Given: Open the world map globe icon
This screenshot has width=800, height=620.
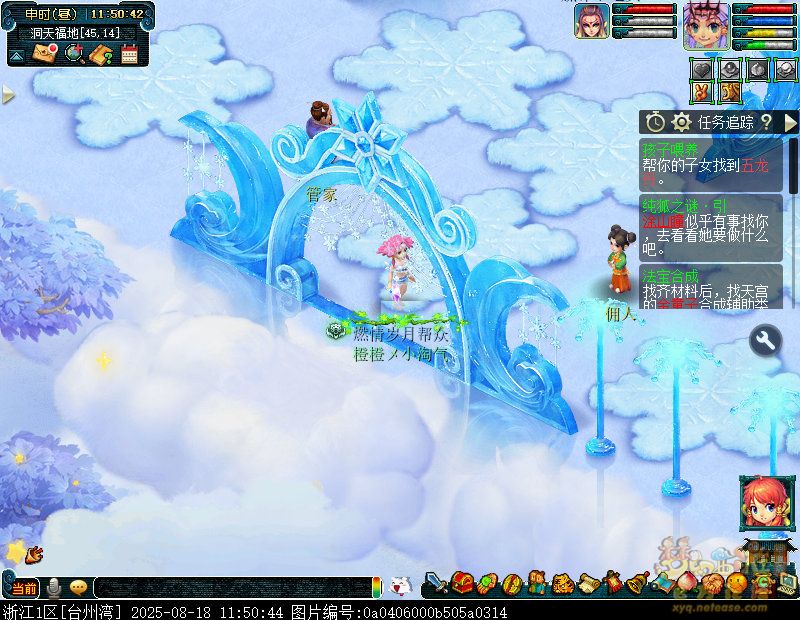Looking at the screenshot, I should point(73,54).
